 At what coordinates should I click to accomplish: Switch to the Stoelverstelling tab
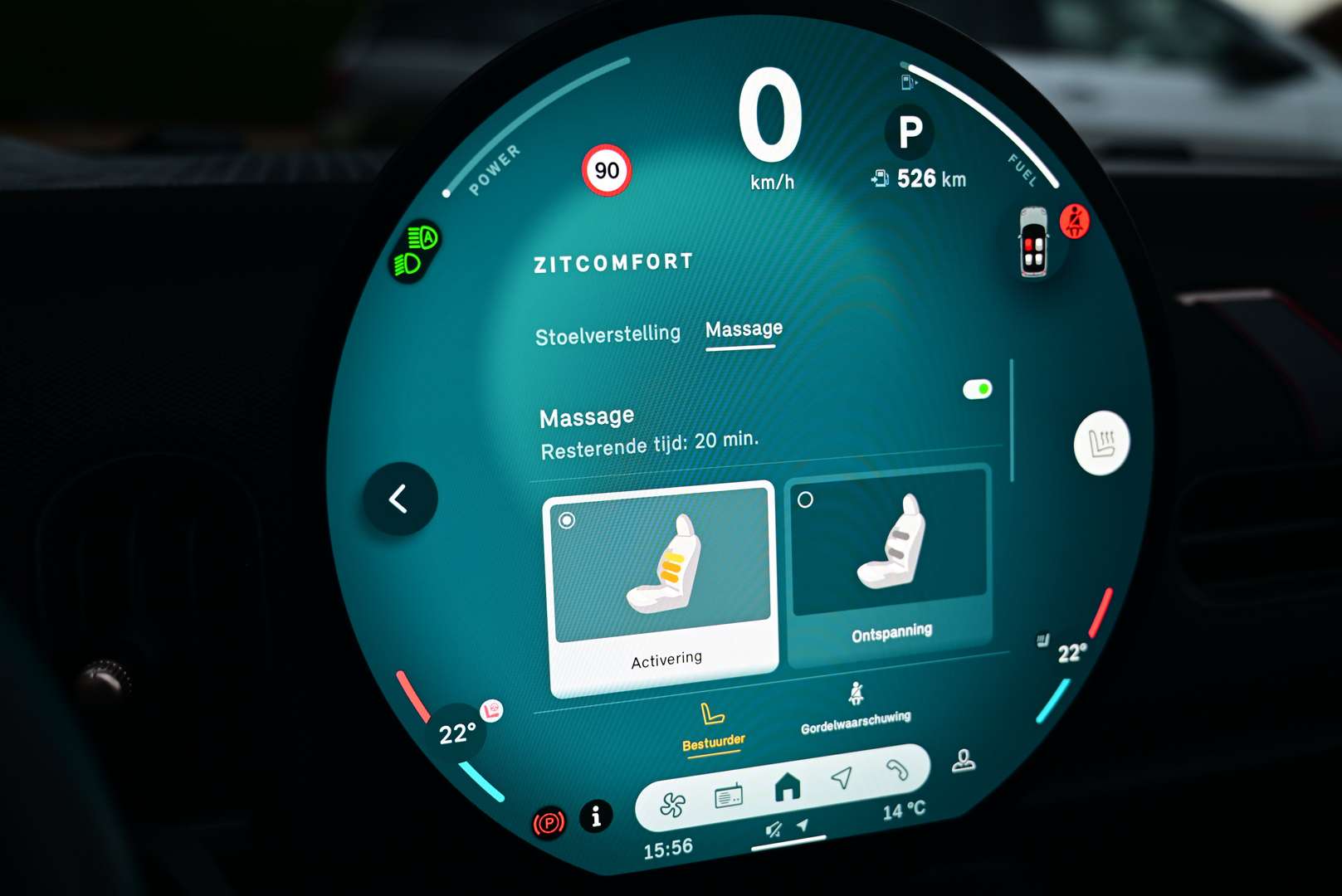[x=608, y=335]
